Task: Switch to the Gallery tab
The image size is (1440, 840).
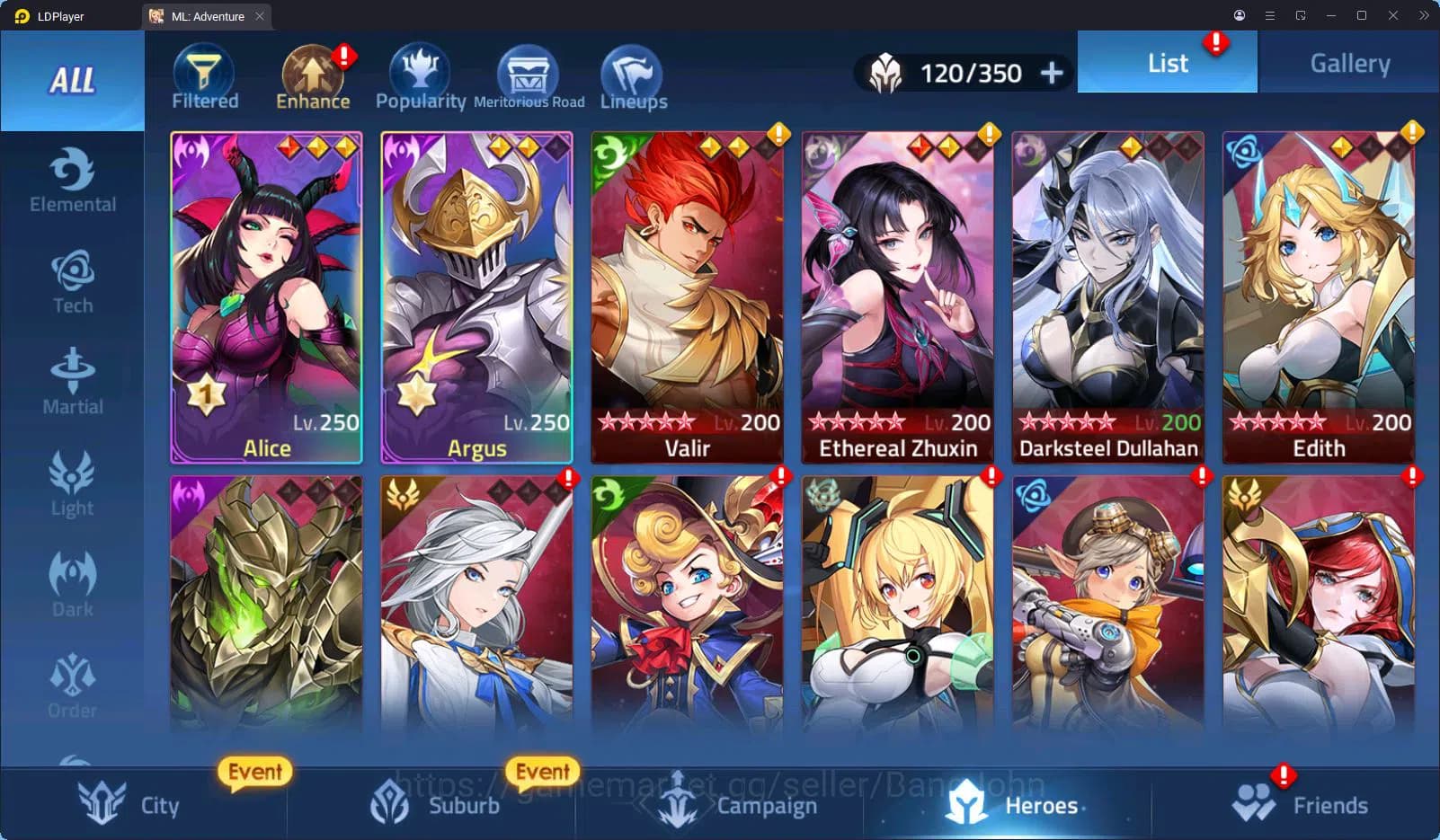Action: 1348,62
